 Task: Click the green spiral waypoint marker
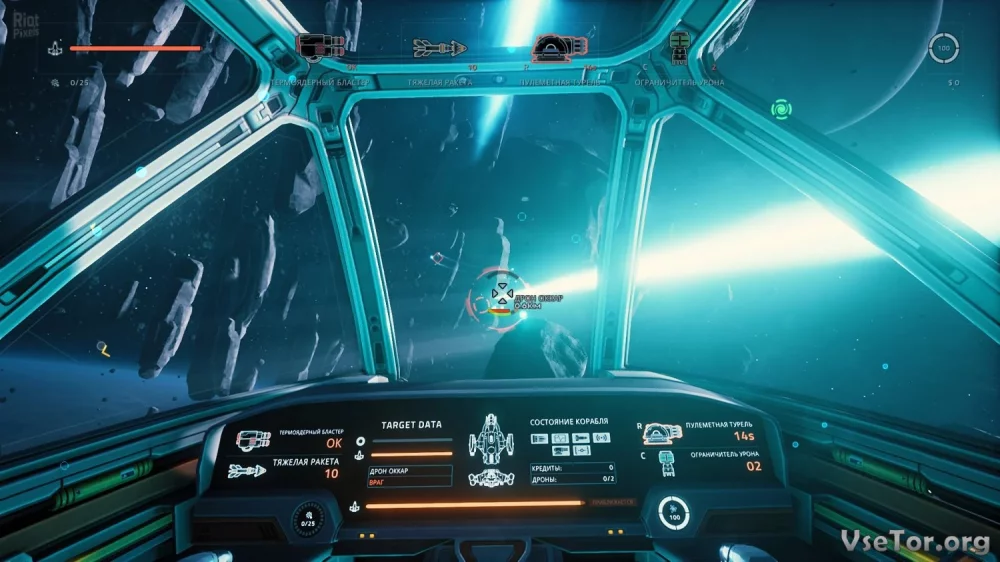pyautogui.click(x=781, y=107)
